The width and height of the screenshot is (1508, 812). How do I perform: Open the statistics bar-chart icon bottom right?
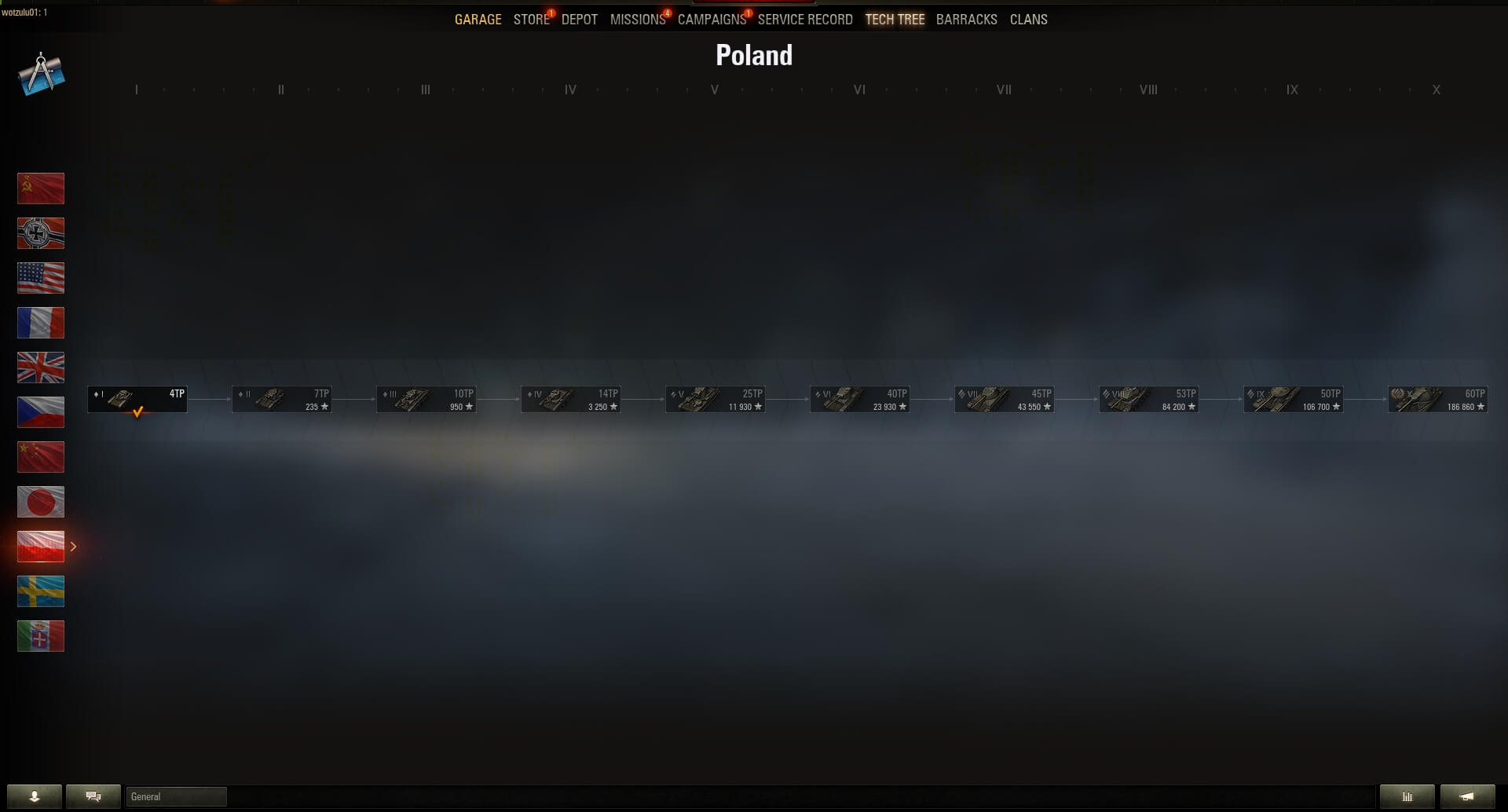[x=1407, y=796]
